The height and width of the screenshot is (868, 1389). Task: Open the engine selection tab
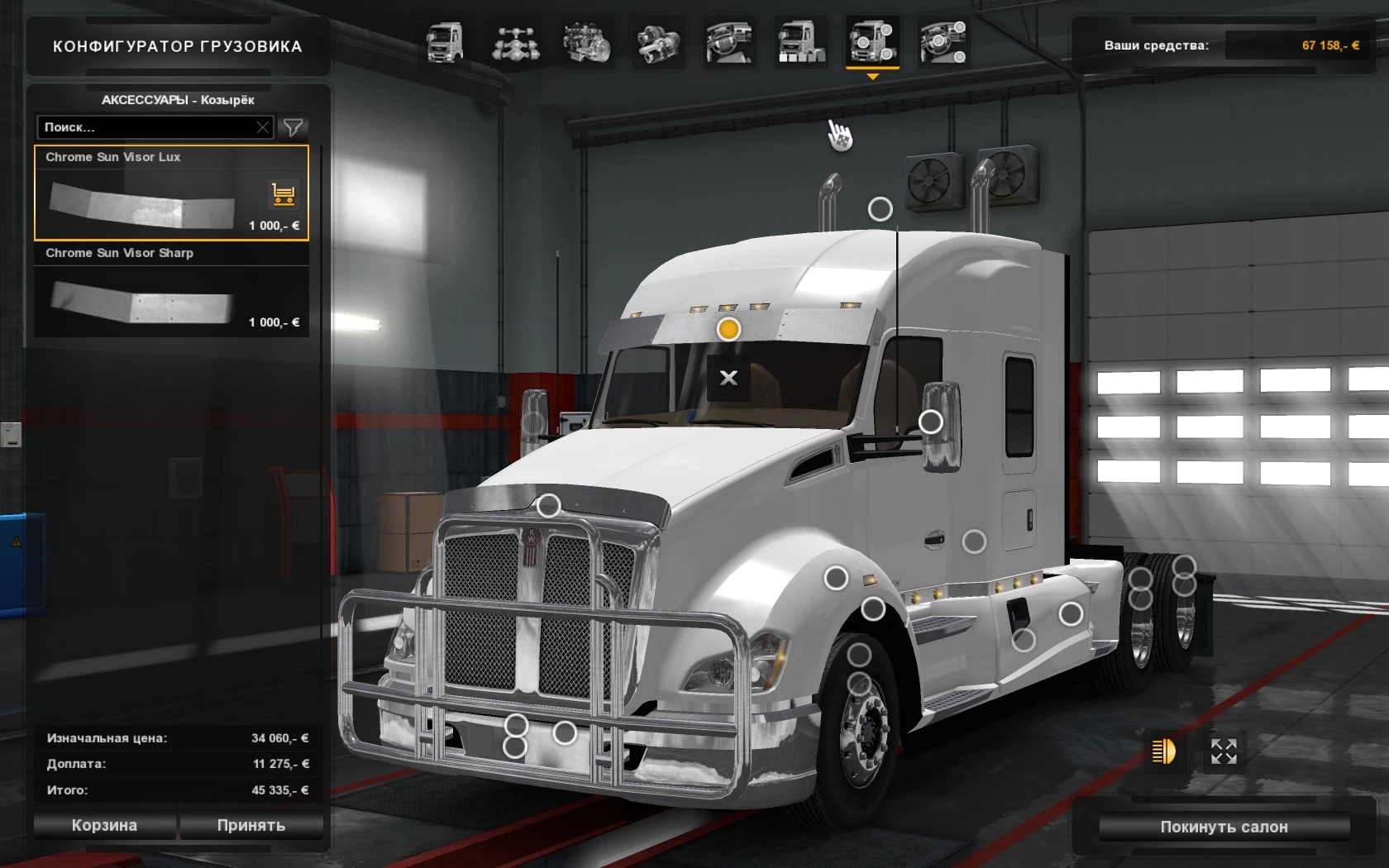click(x=587, y=43)
